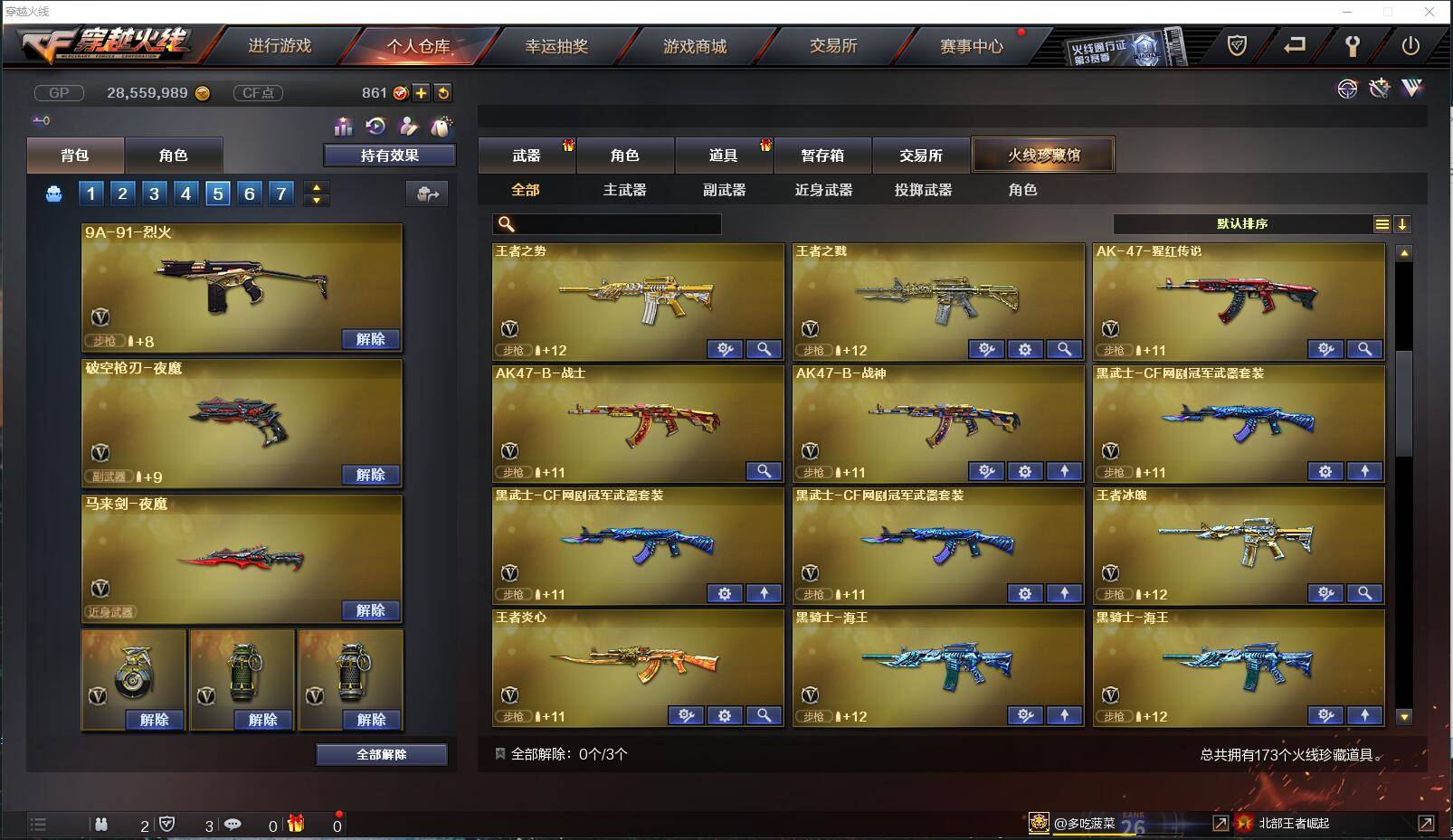Open the achievement bar-chart icon above 持有效果
The width and height of the screenshot is (1453, 840).
click(x=344, y=127)
